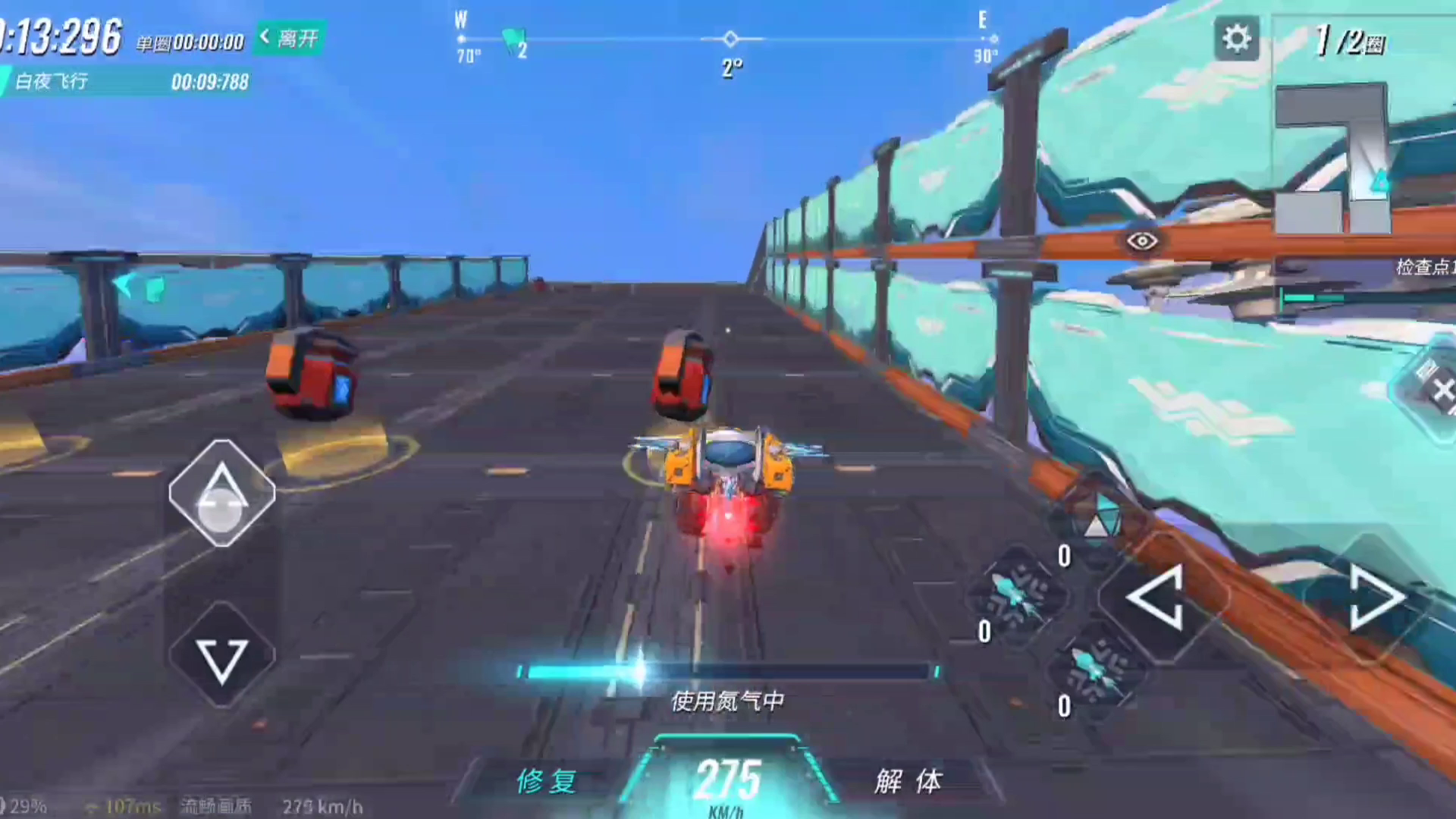Open the settings gear in the top right
Image resolution: width=1456 pixels, height=819 pixels.
(x=1238, y=36)
